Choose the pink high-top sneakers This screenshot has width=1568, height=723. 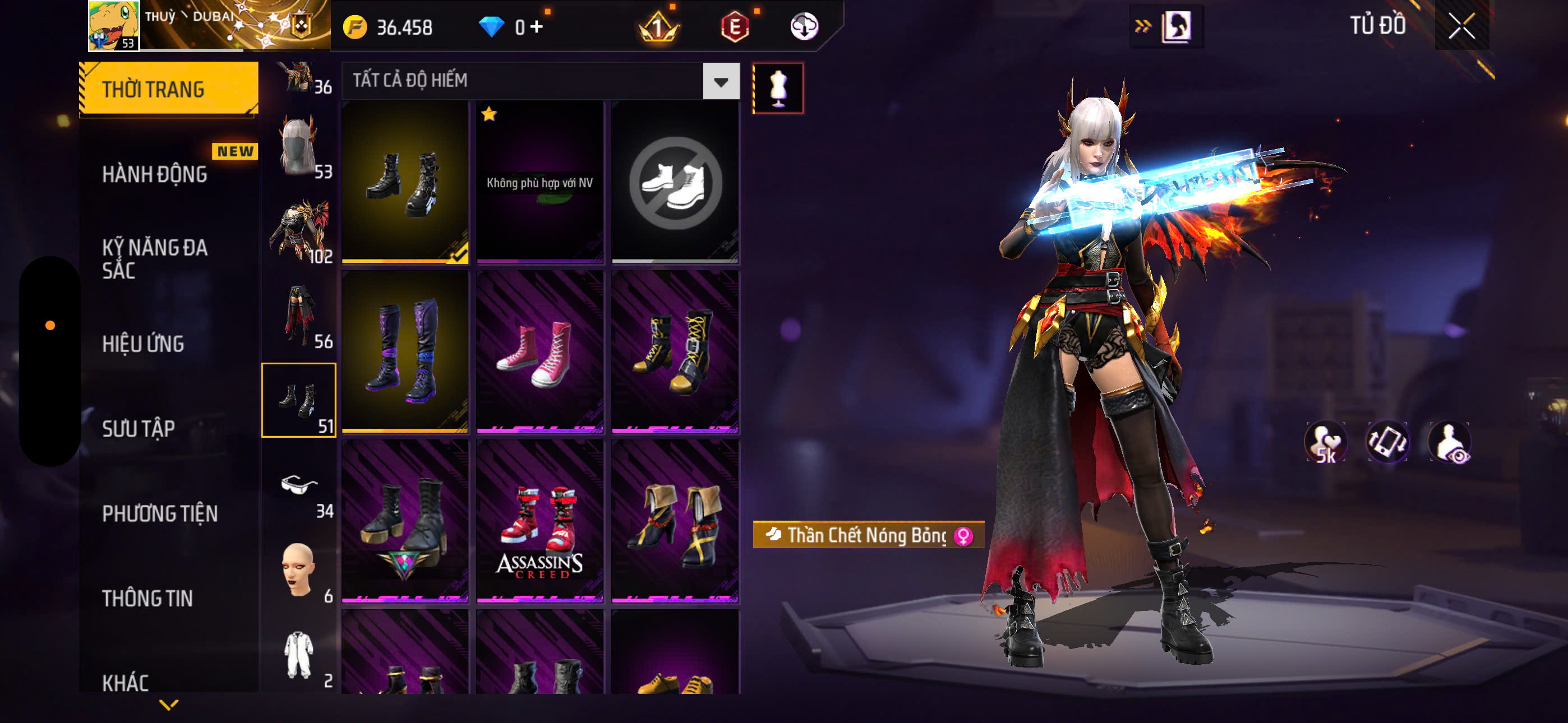click(539, 352)
